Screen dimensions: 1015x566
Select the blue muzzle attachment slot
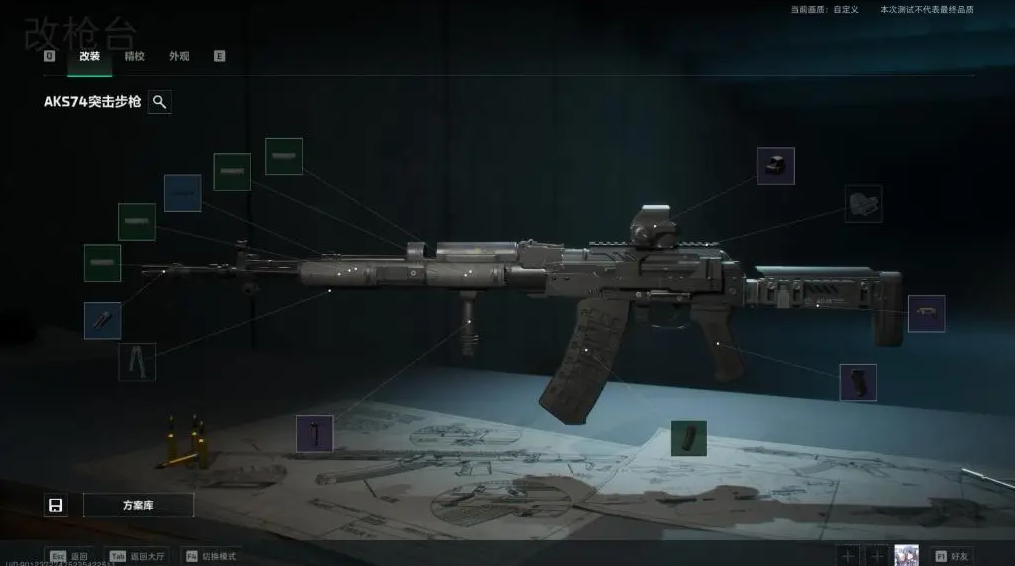click(102, 321)
